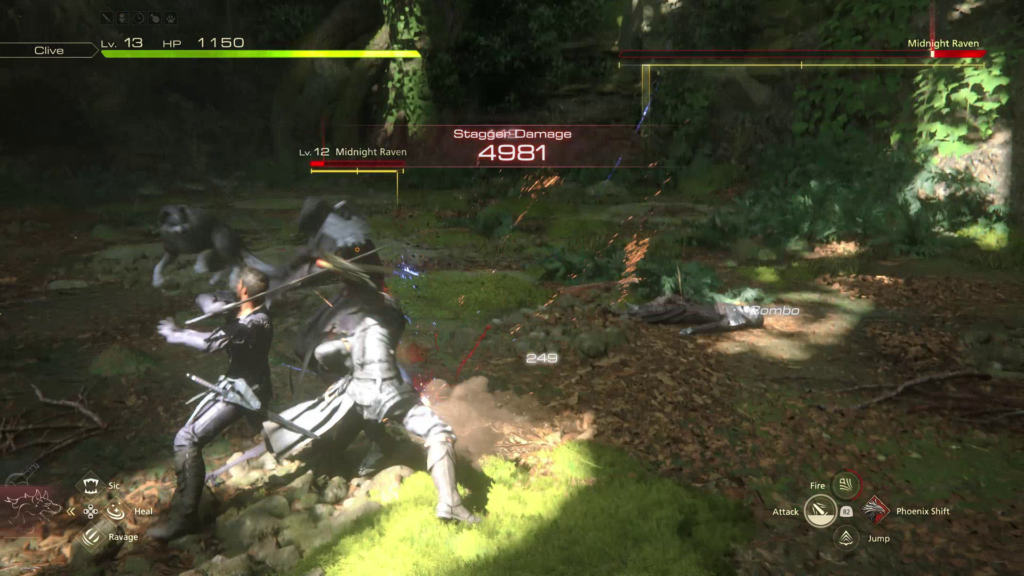Select Clive's name plate

(x=48, y=50)
